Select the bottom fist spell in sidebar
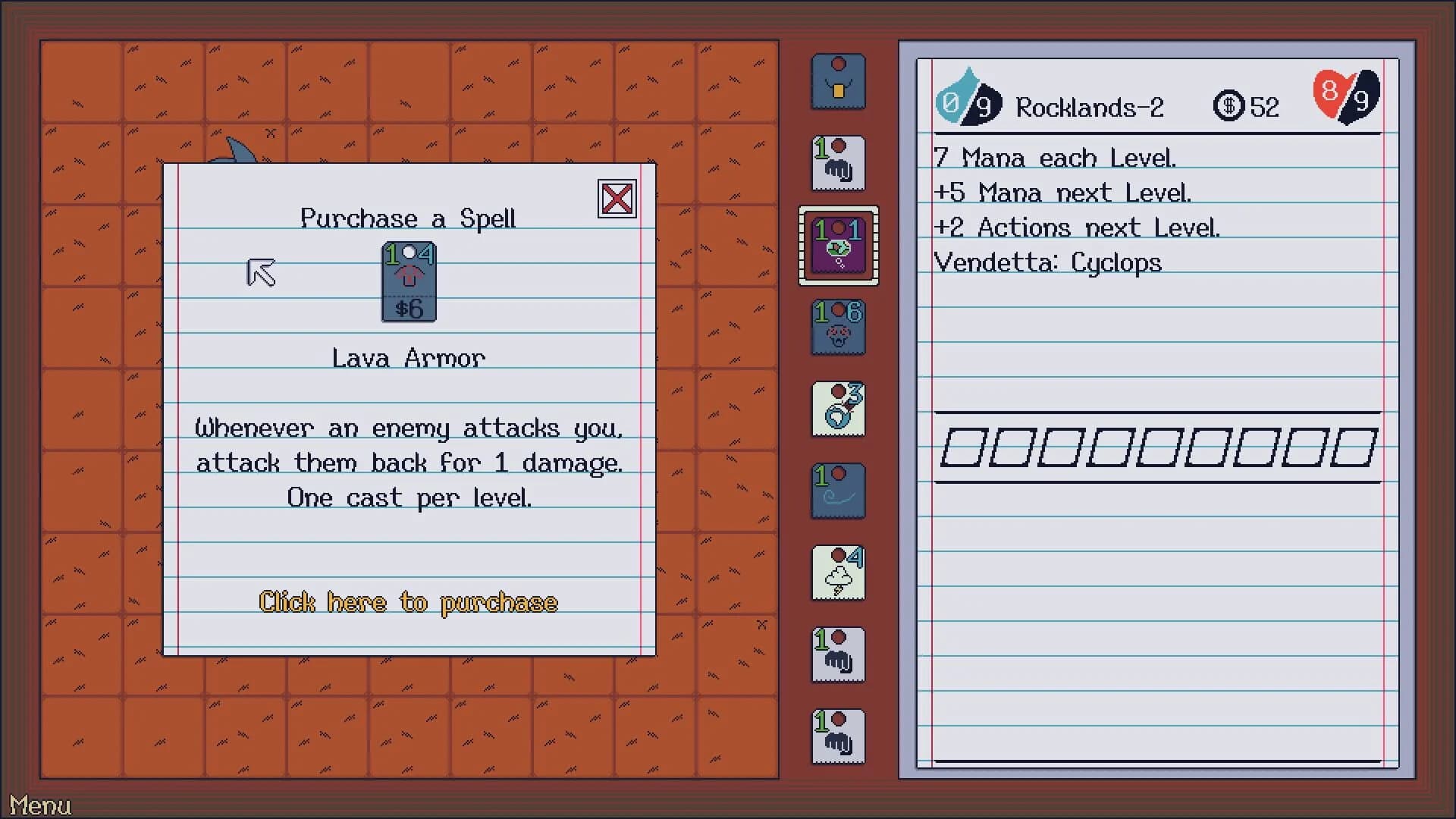The height and width of the screenshot is (819, 1456). tap(837, 736)
